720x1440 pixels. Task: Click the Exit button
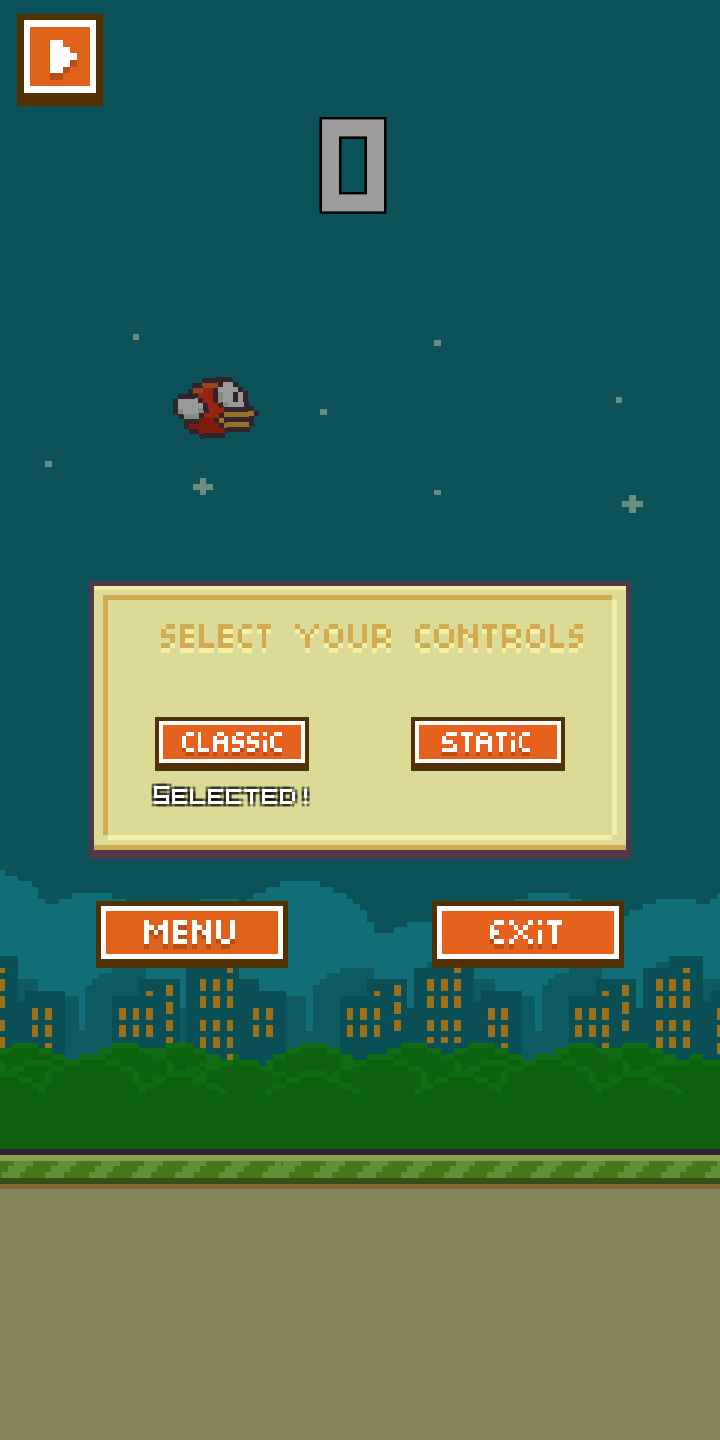(528, 933)
